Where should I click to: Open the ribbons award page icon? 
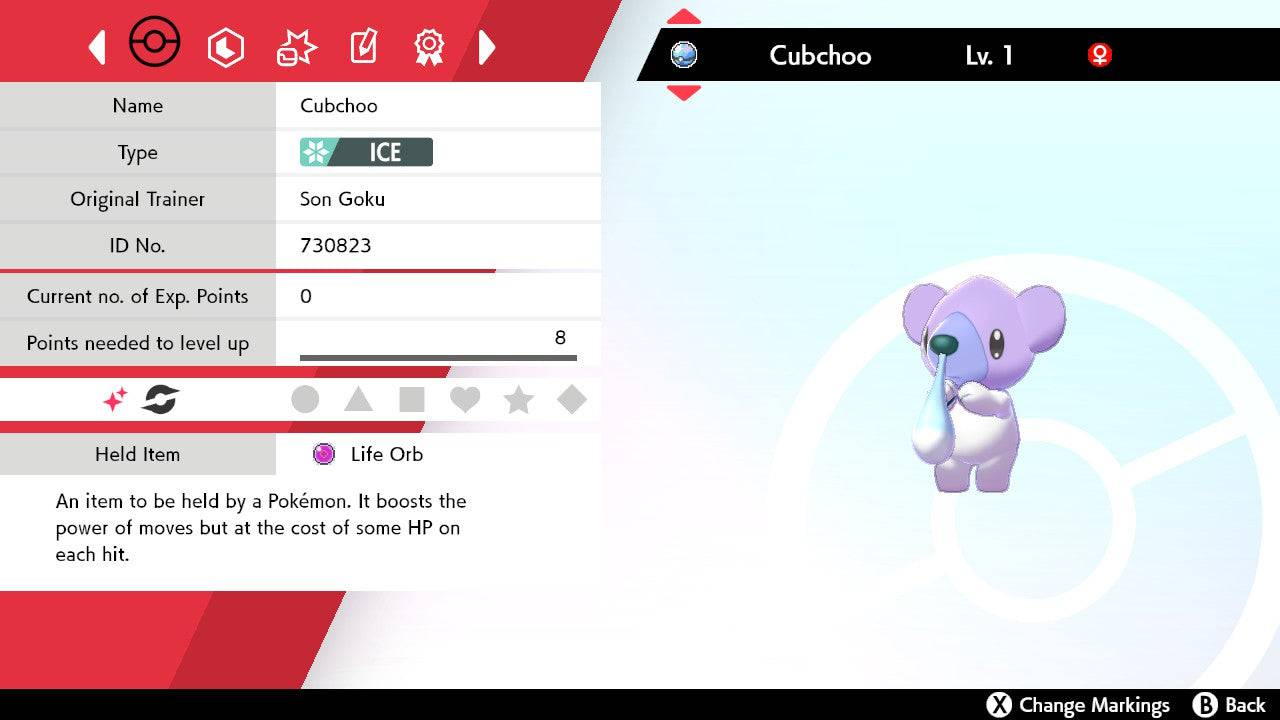429,44
